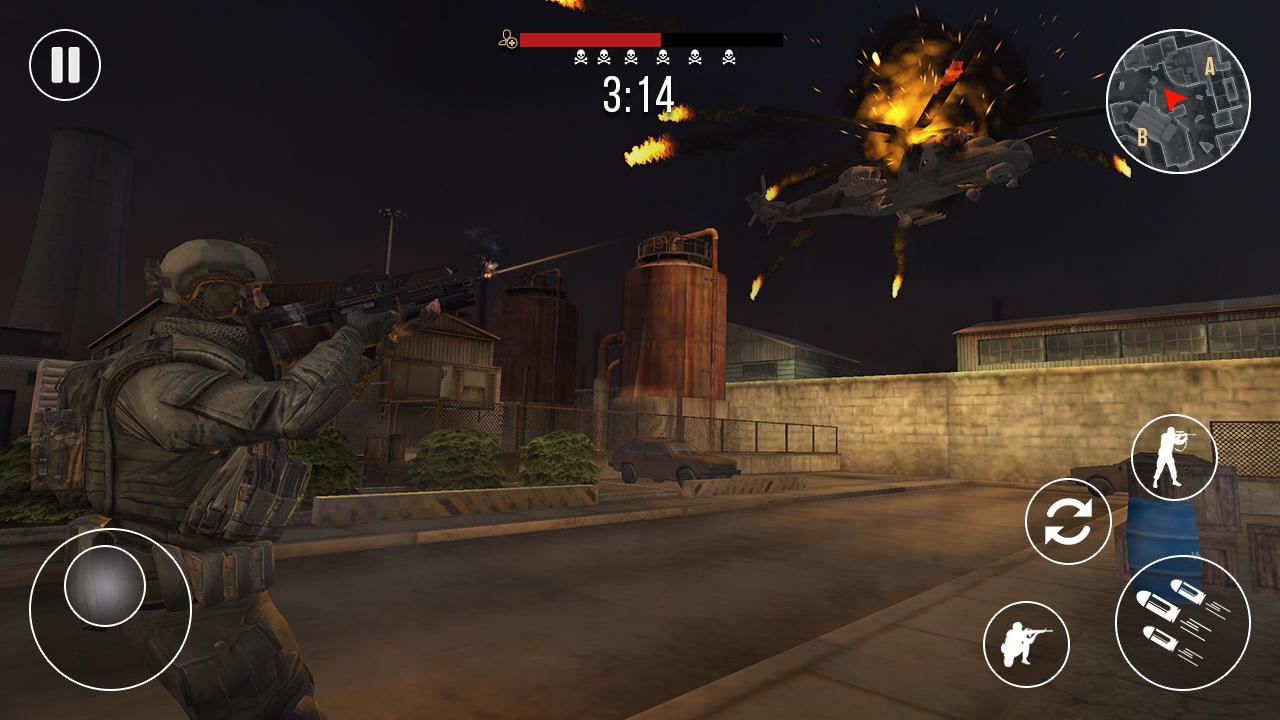Tap the red enemy health bar
Screen dimensions: 1280x720
pyautogui.click(x=590, y=40)
